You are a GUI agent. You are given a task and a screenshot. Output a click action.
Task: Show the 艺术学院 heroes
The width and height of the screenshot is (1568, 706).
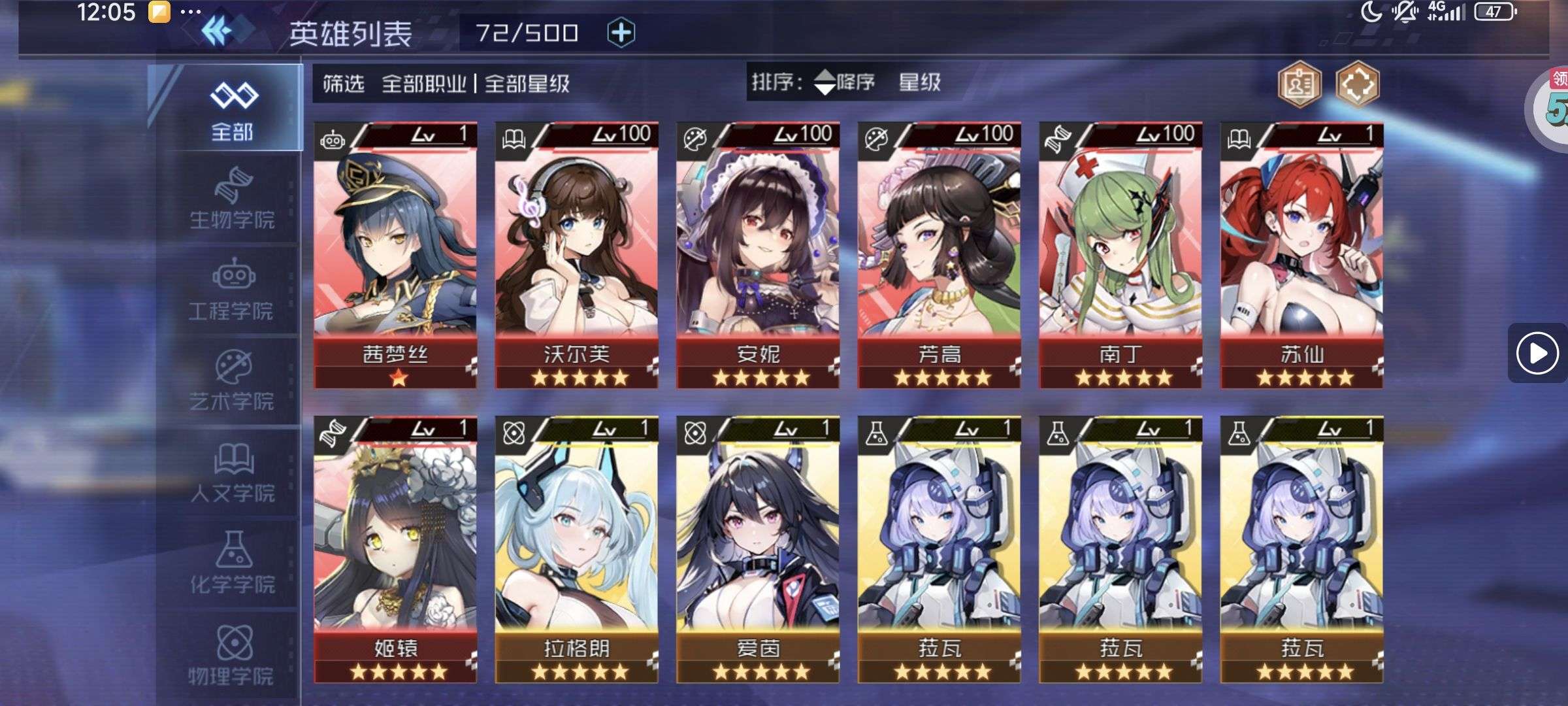coord(232,381)
